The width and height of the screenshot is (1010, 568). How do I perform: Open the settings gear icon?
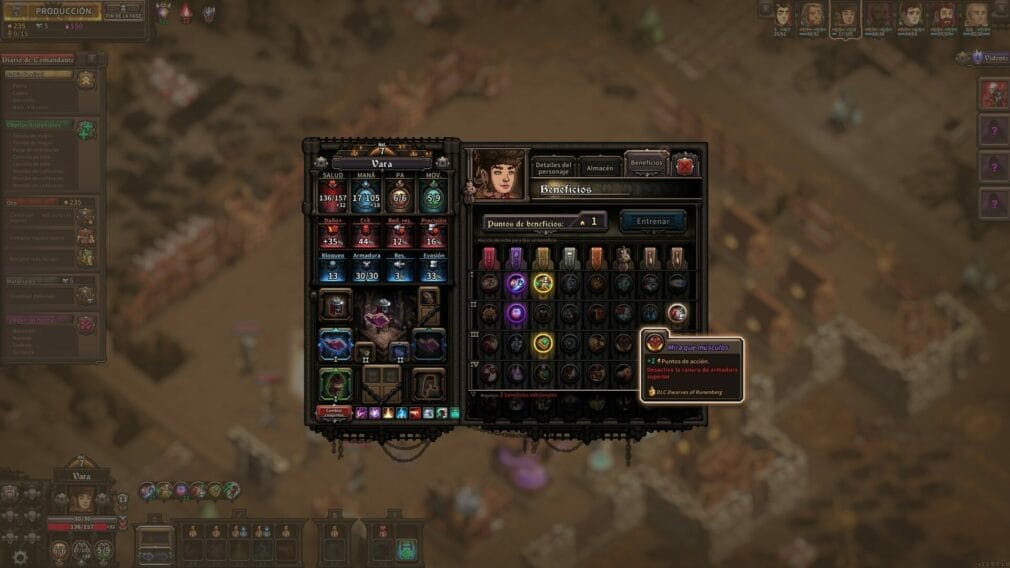click(x=19, y=557)
